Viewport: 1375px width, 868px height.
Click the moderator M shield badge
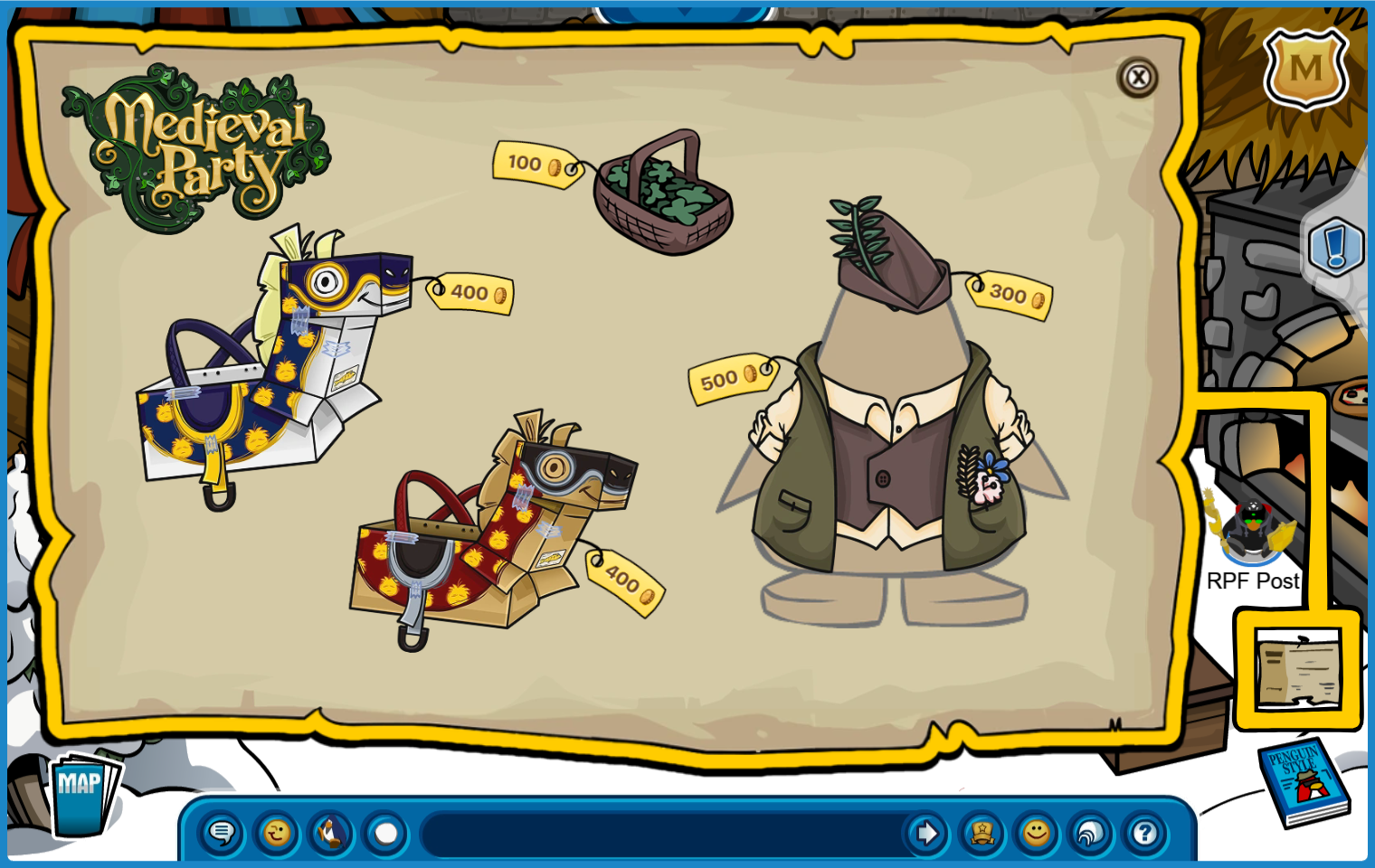pyautogui.click(x=1305, y=69)
